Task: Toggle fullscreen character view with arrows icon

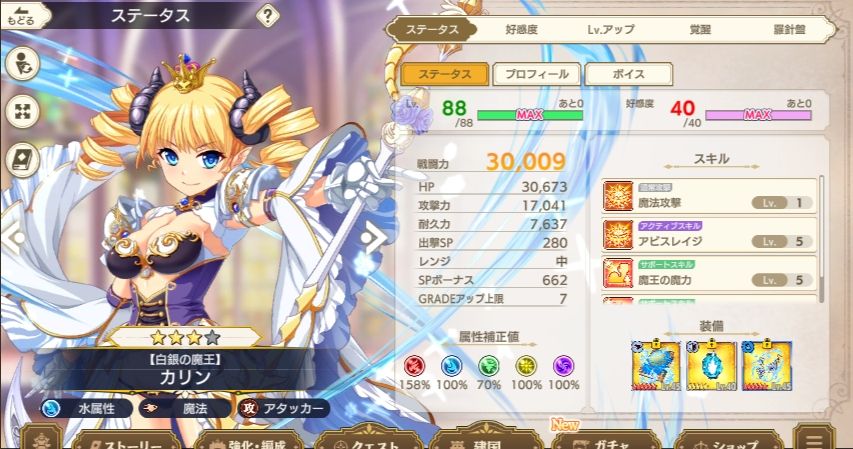Action: (22, 111)
